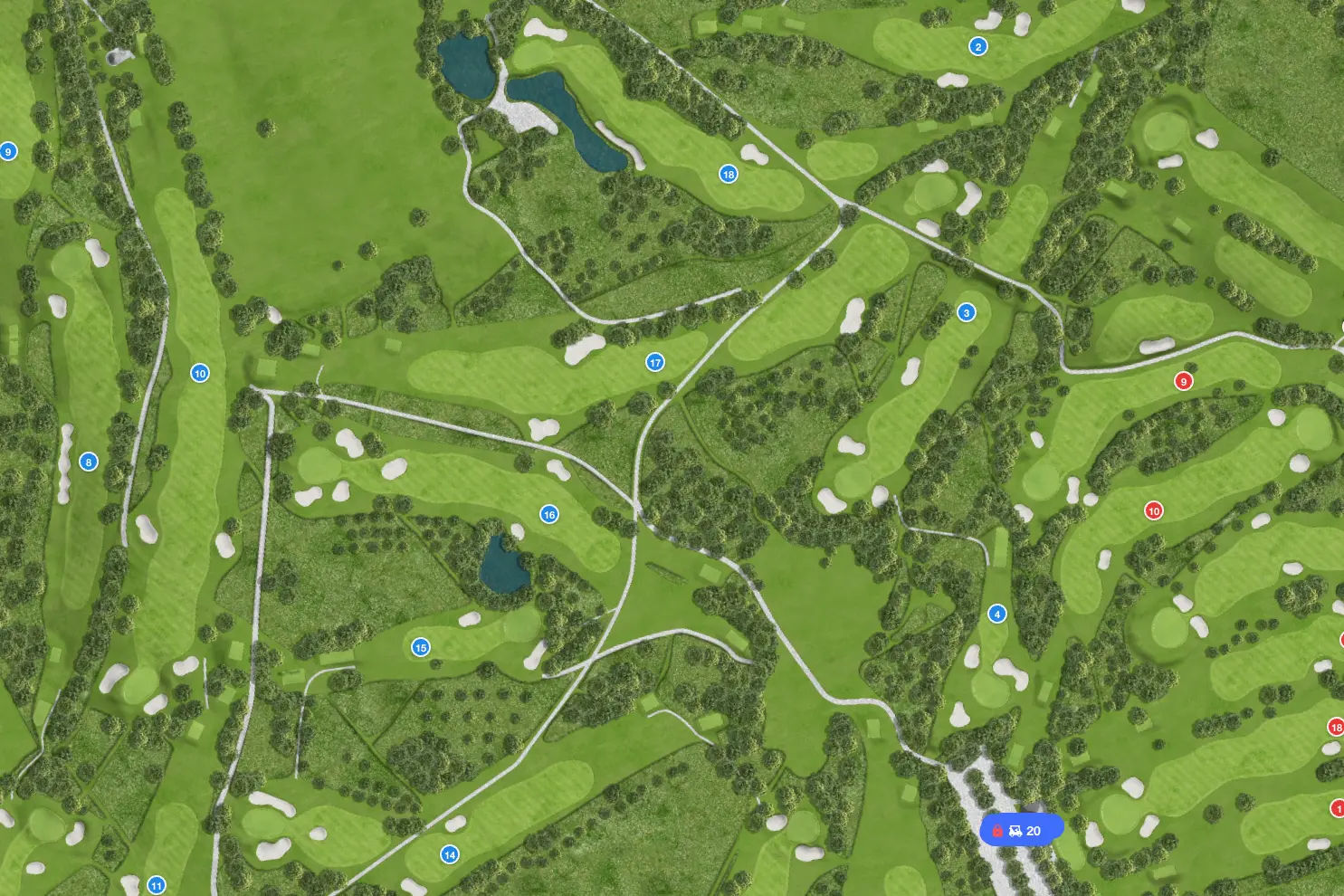Click the blue hole 8 marker

click(88, 462)
